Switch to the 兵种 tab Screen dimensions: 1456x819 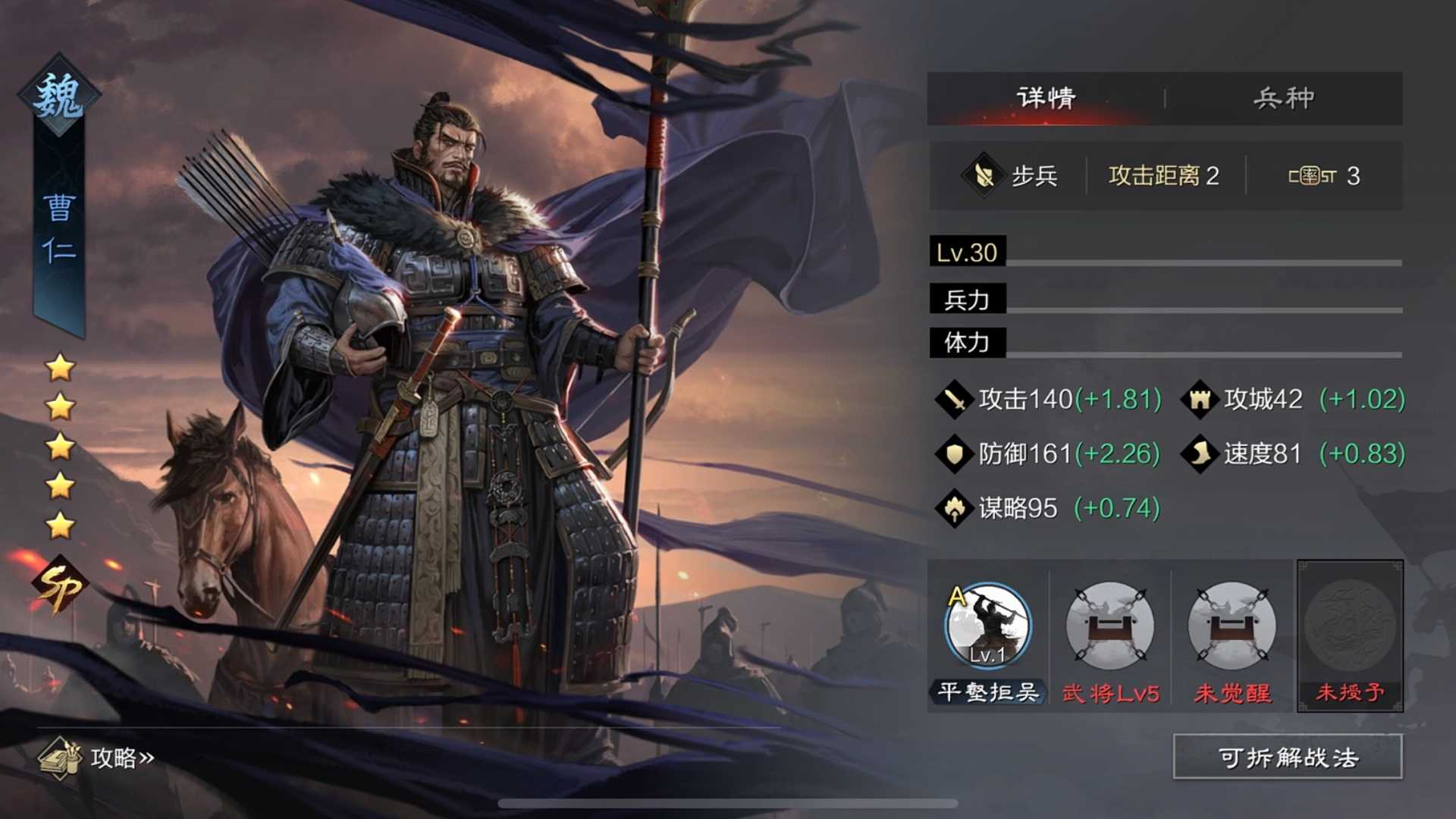click(1283, 97)
